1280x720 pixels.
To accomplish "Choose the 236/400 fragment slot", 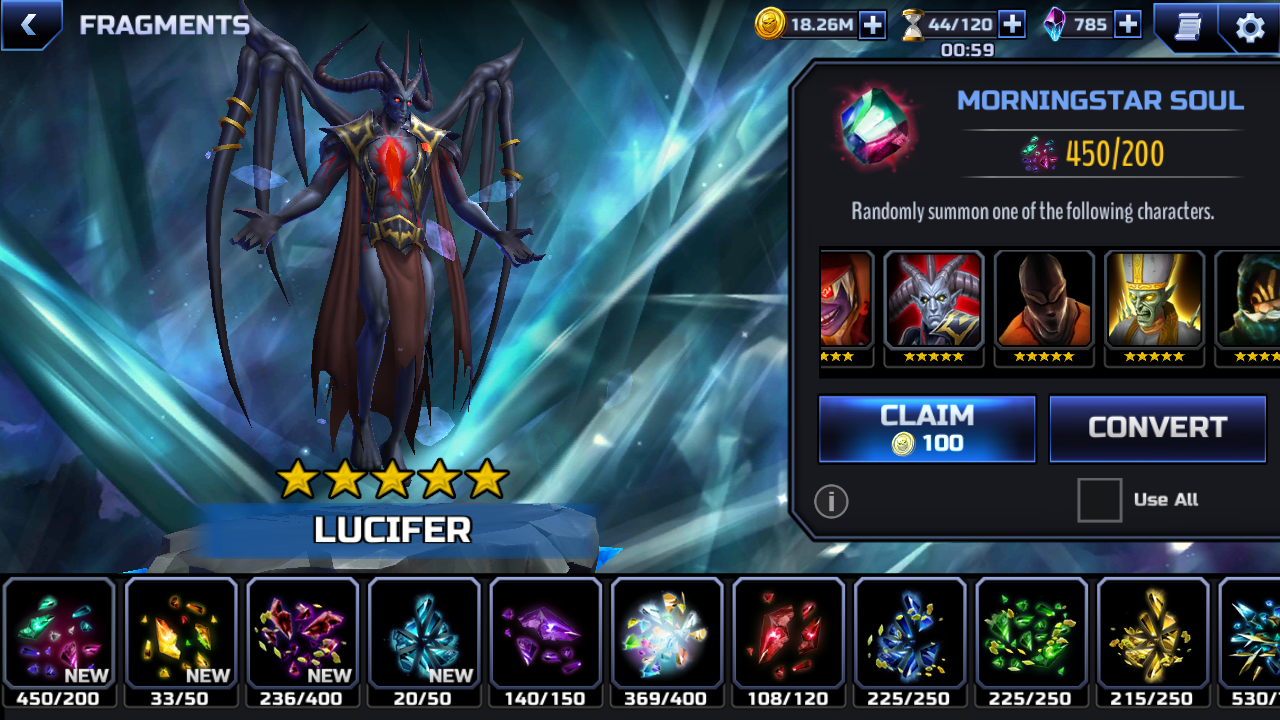I will point(302,634).
